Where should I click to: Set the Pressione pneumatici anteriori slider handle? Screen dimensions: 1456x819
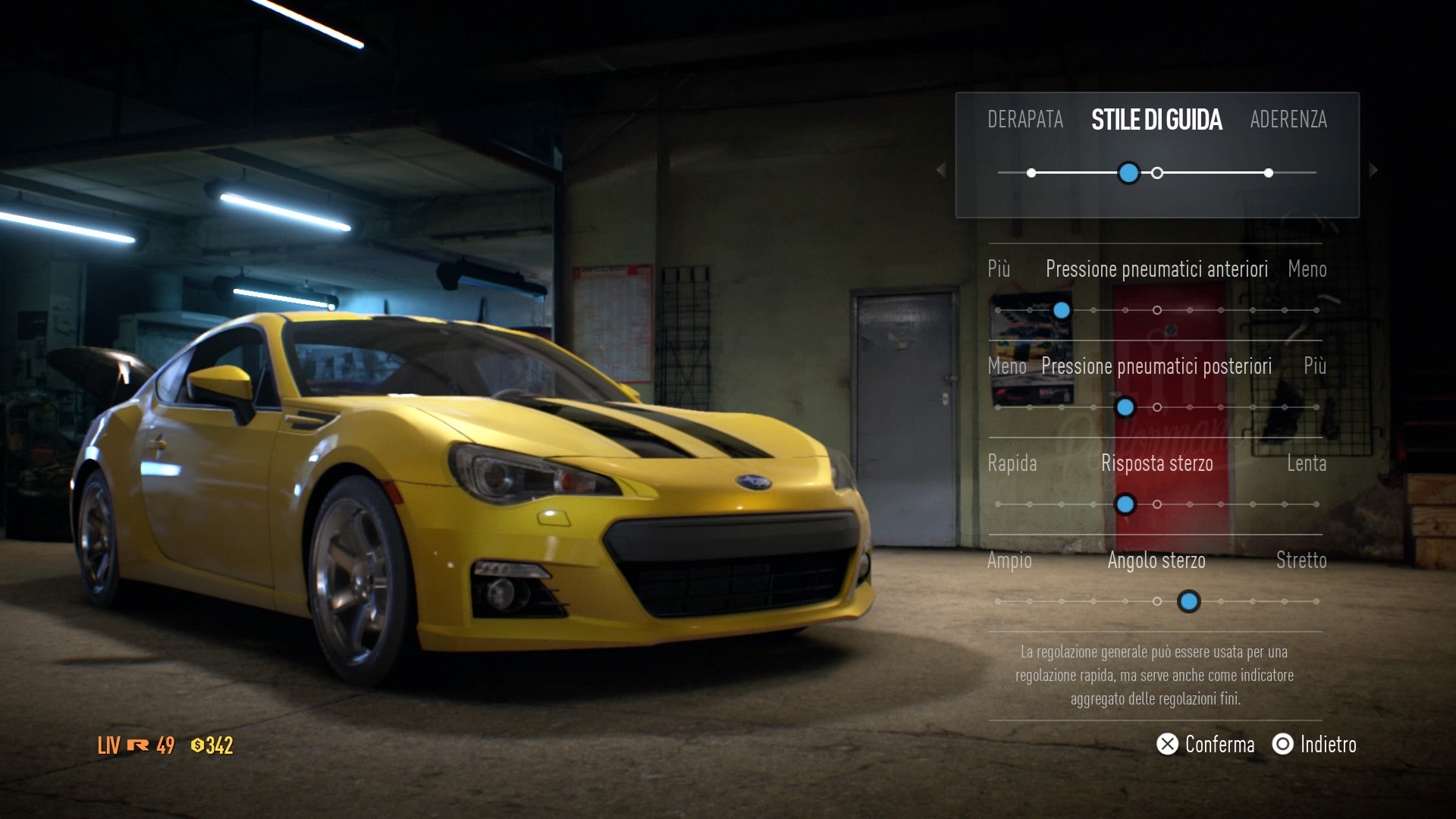(1062, 310)
